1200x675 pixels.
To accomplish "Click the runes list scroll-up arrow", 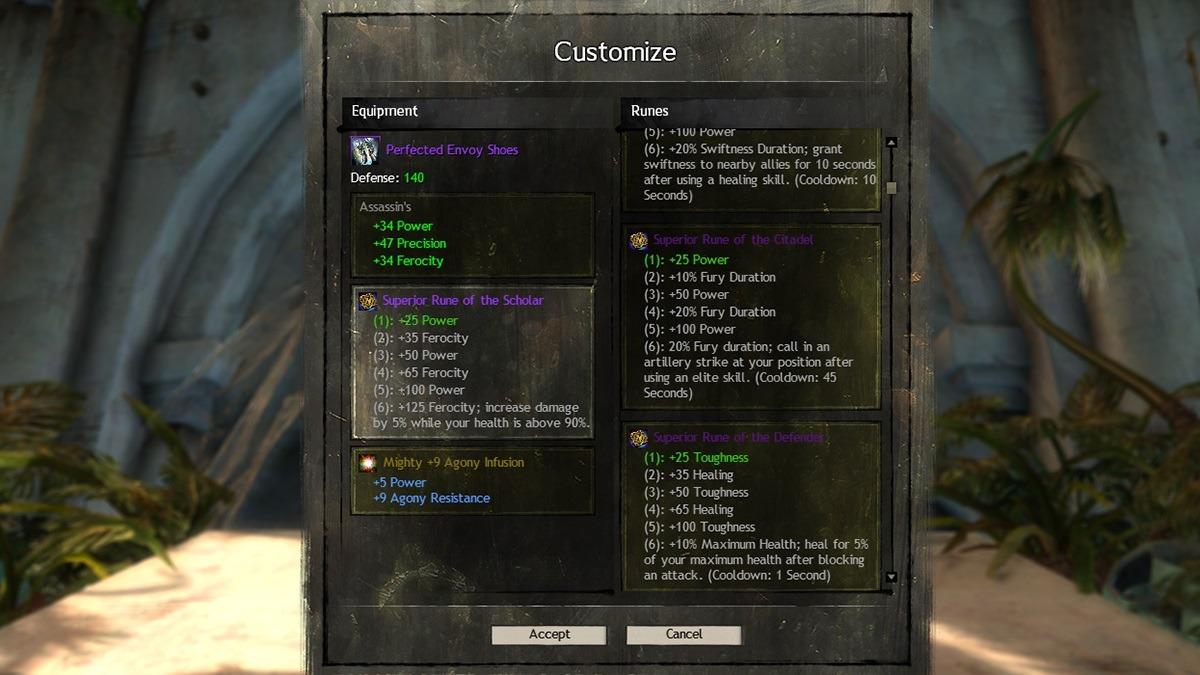I will click(x=891, y=143).
